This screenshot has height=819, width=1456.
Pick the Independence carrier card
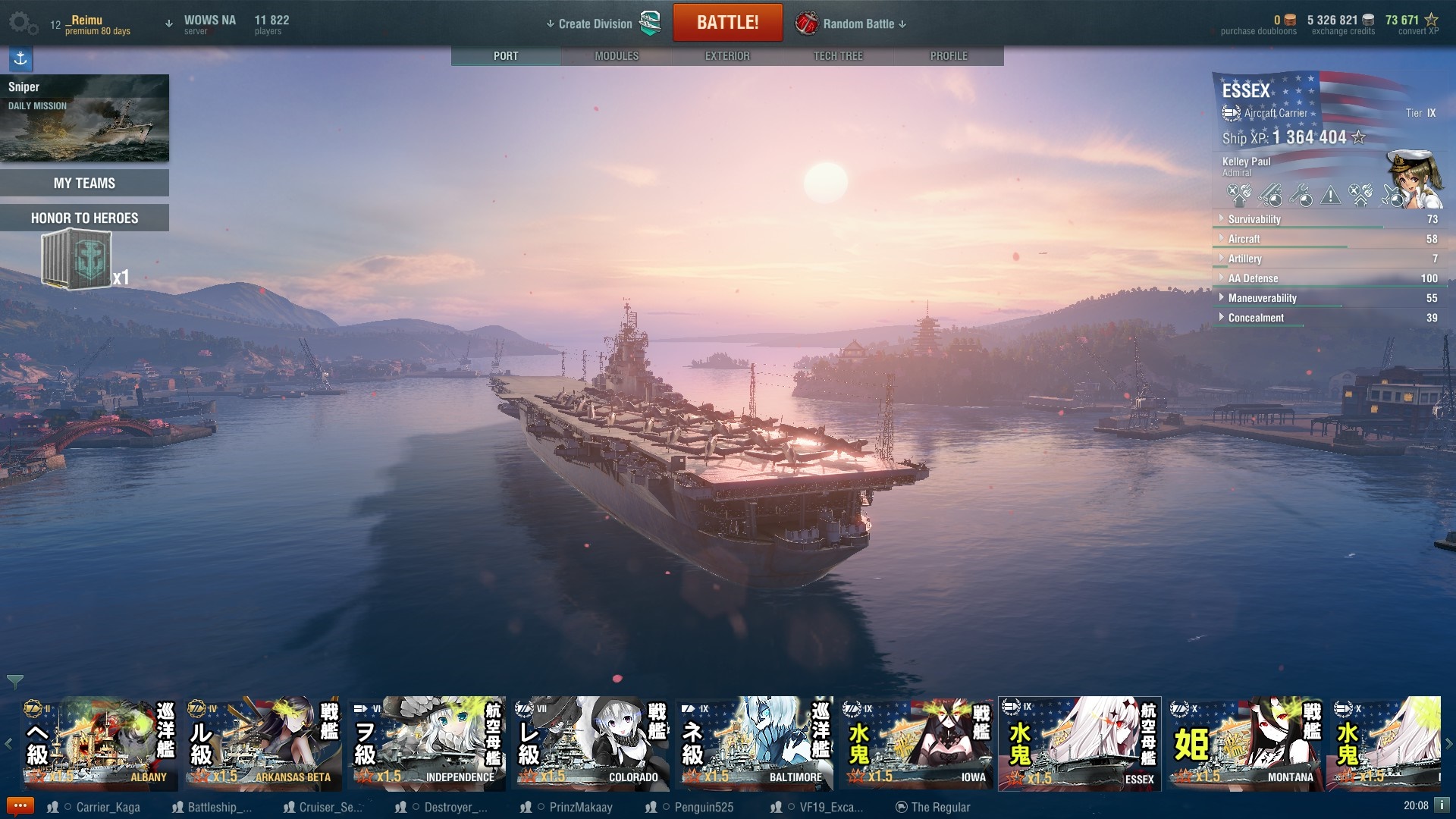click(427, 743)
